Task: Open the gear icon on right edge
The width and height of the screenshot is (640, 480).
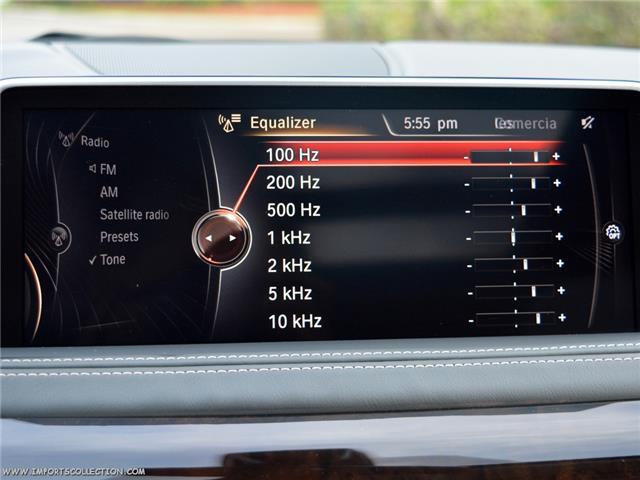Action: click(613, 232)
